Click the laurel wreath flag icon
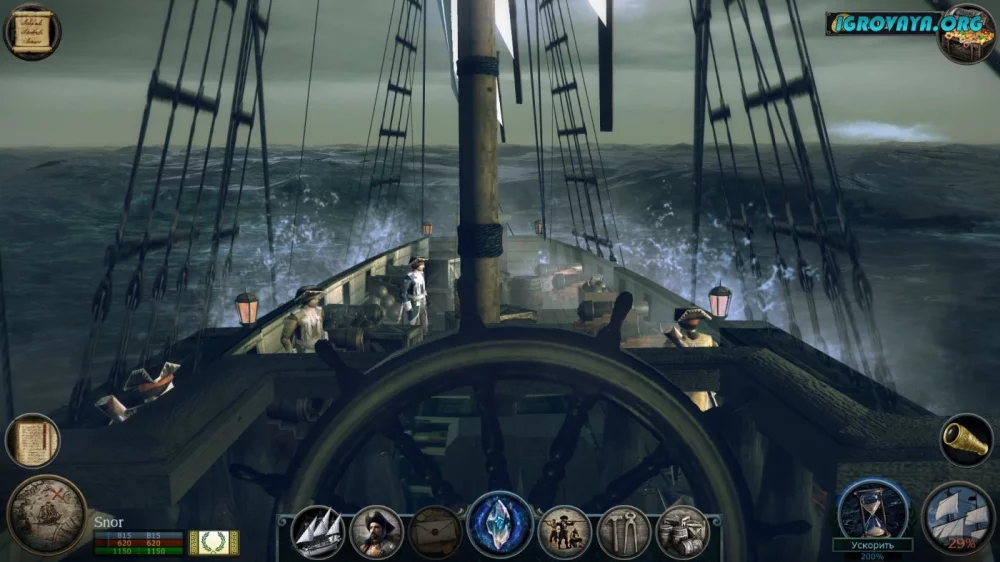 click(214, 542)
